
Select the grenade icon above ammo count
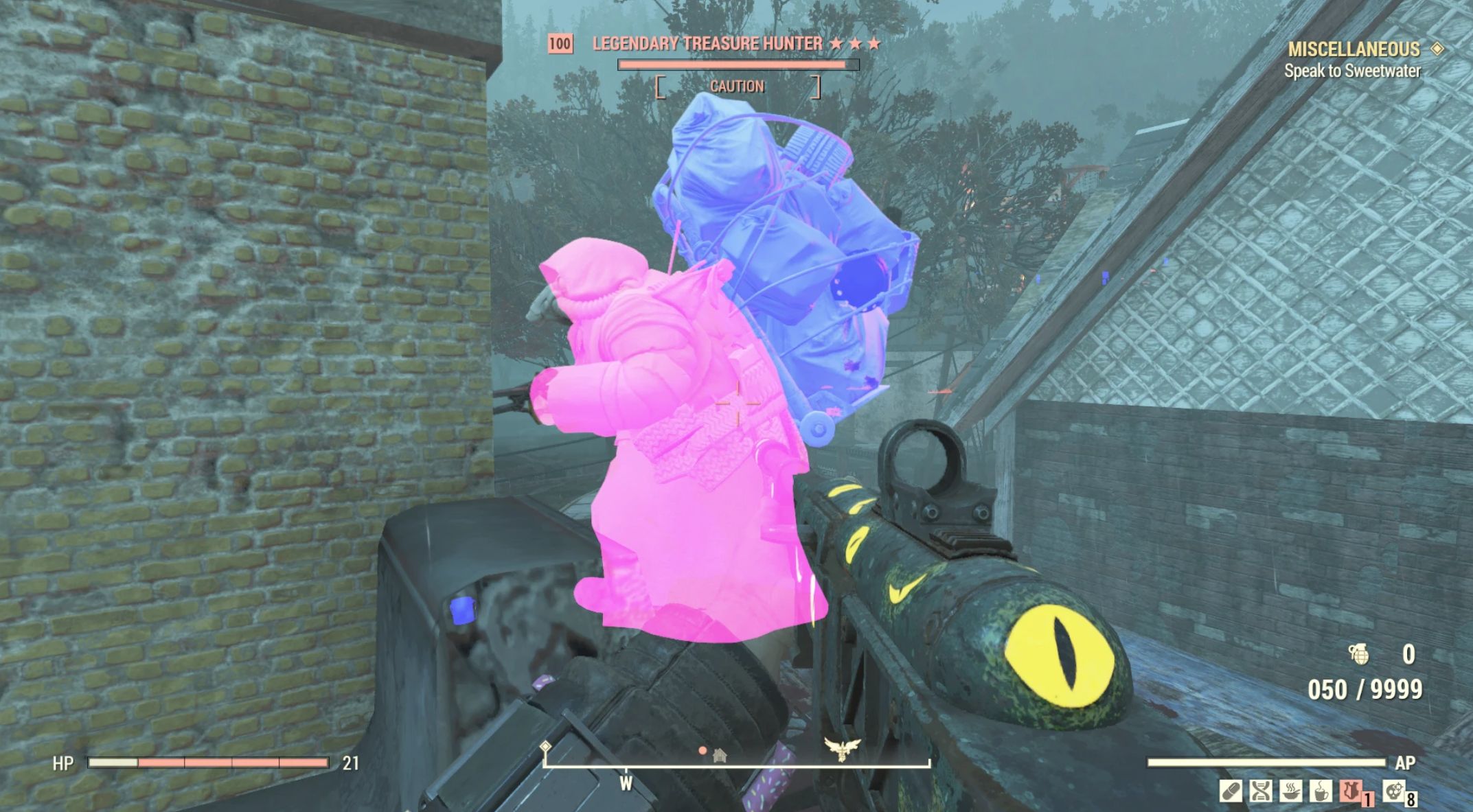tap(1358, 654)
